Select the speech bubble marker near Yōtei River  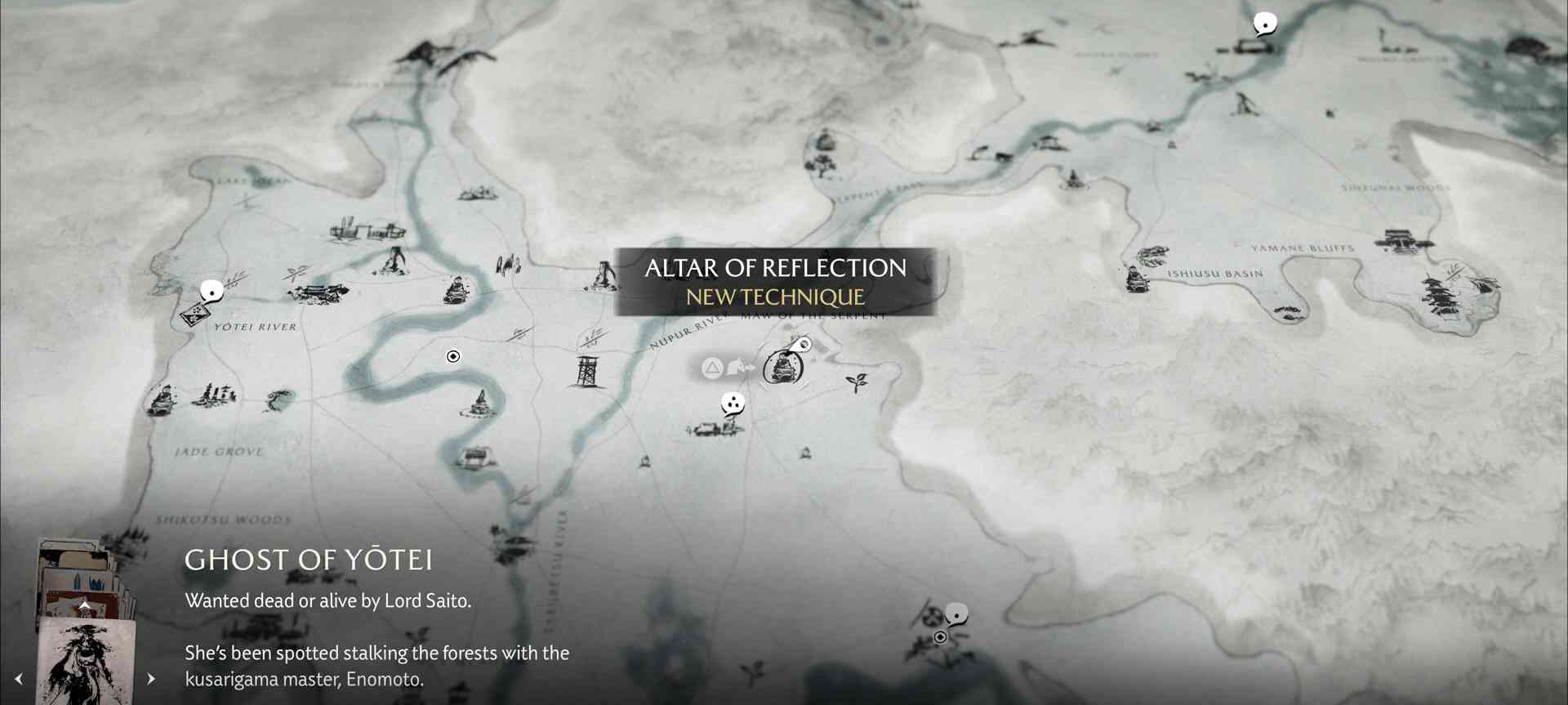(x=212, y=291)
